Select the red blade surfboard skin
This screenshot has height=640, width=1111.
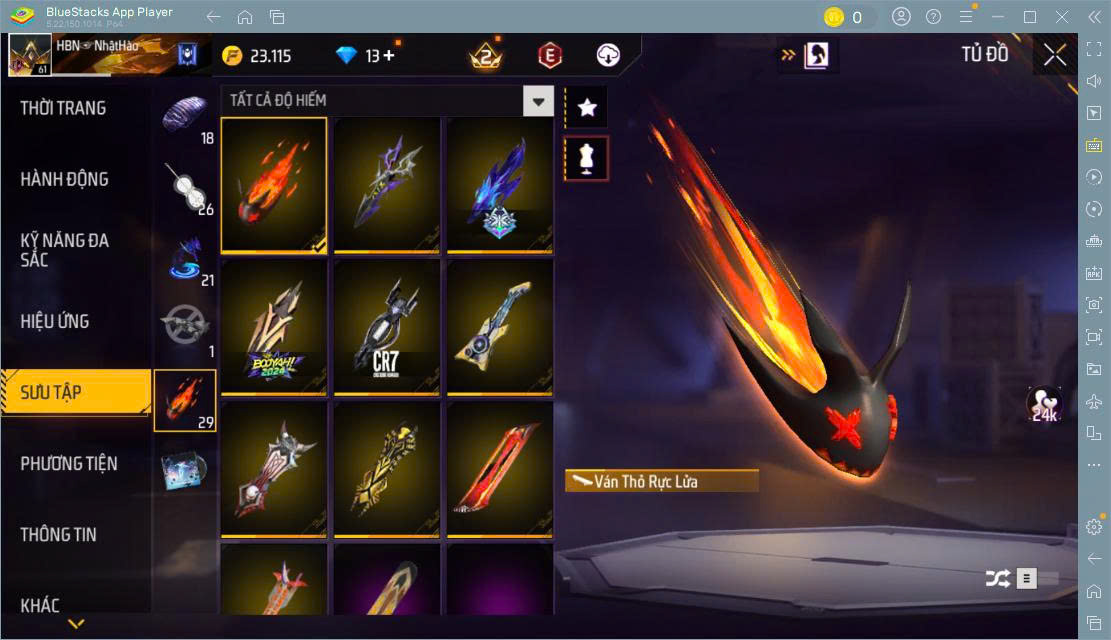[x=500, y=469]
